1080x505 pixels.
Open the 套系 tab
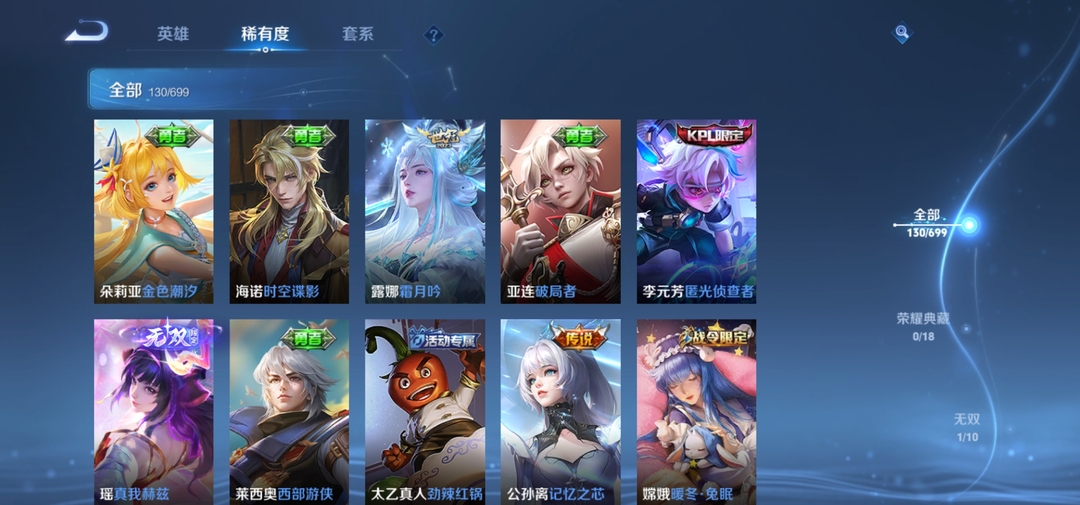[x=357, y=34]
